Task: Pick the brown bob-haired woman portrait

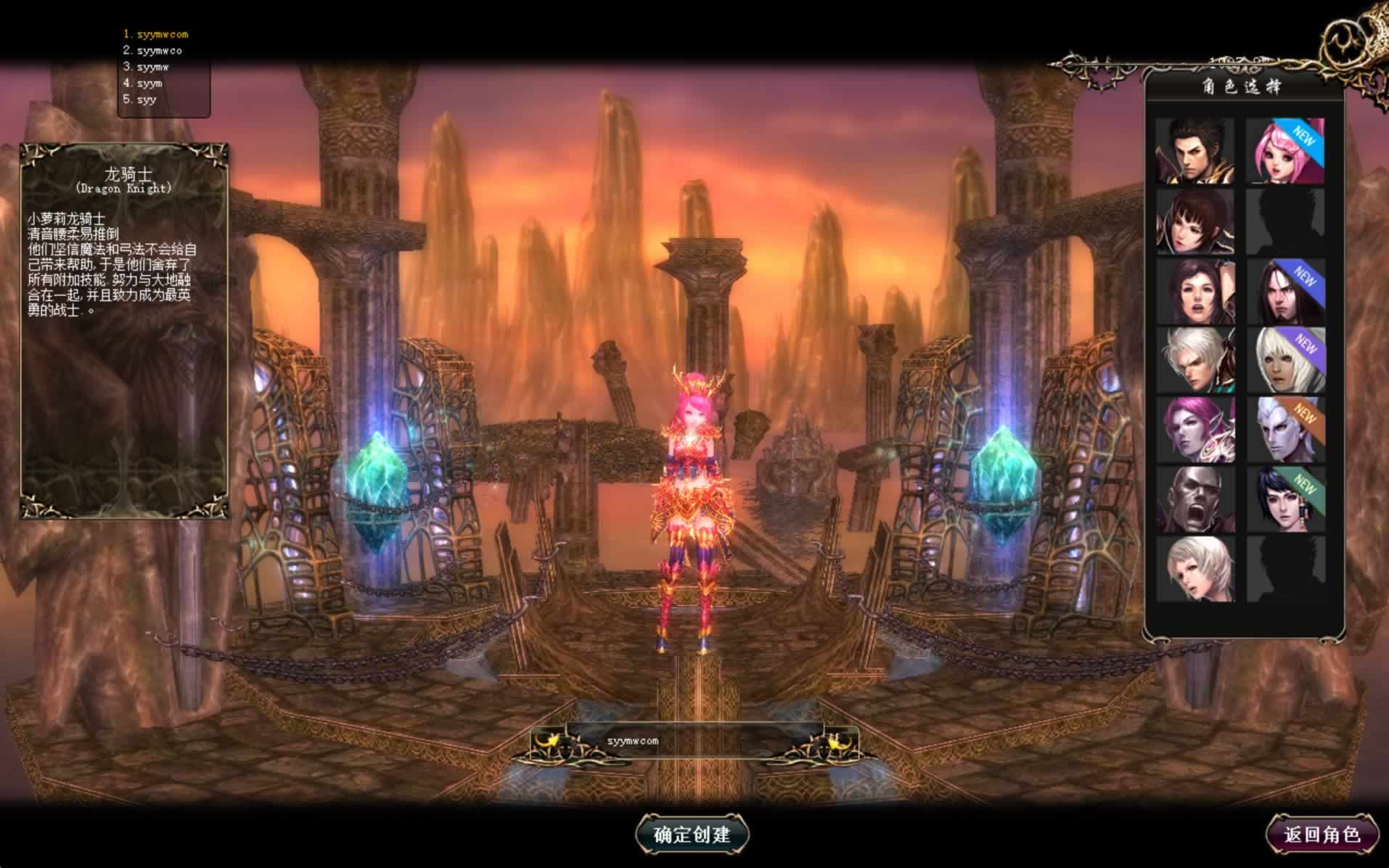Action: (x=1195, y=221)
